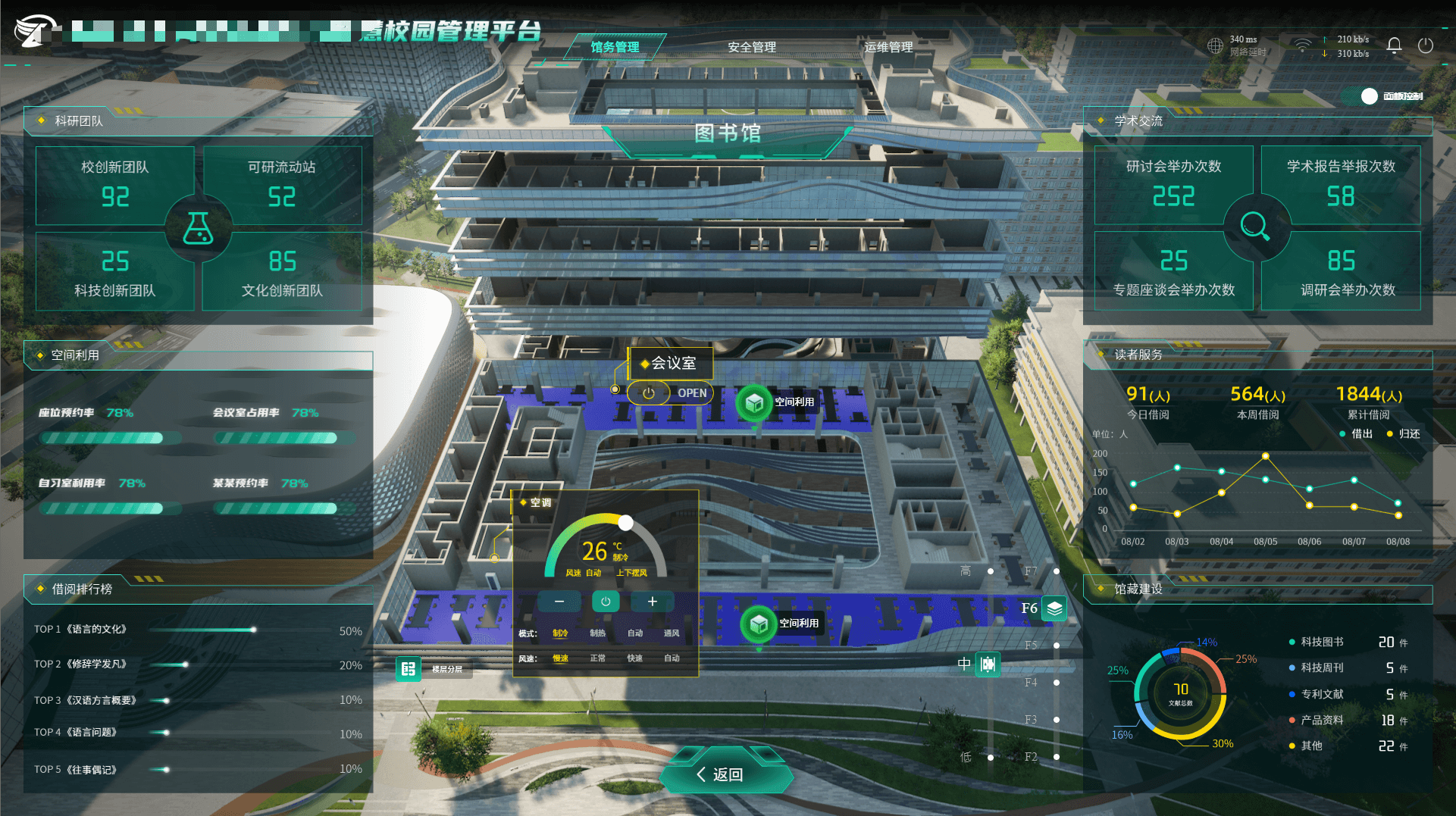The width and height of the screenshot is (1456, 816).
Task: Select floor F7 on the floor selector
Action: click(1056, 571)
